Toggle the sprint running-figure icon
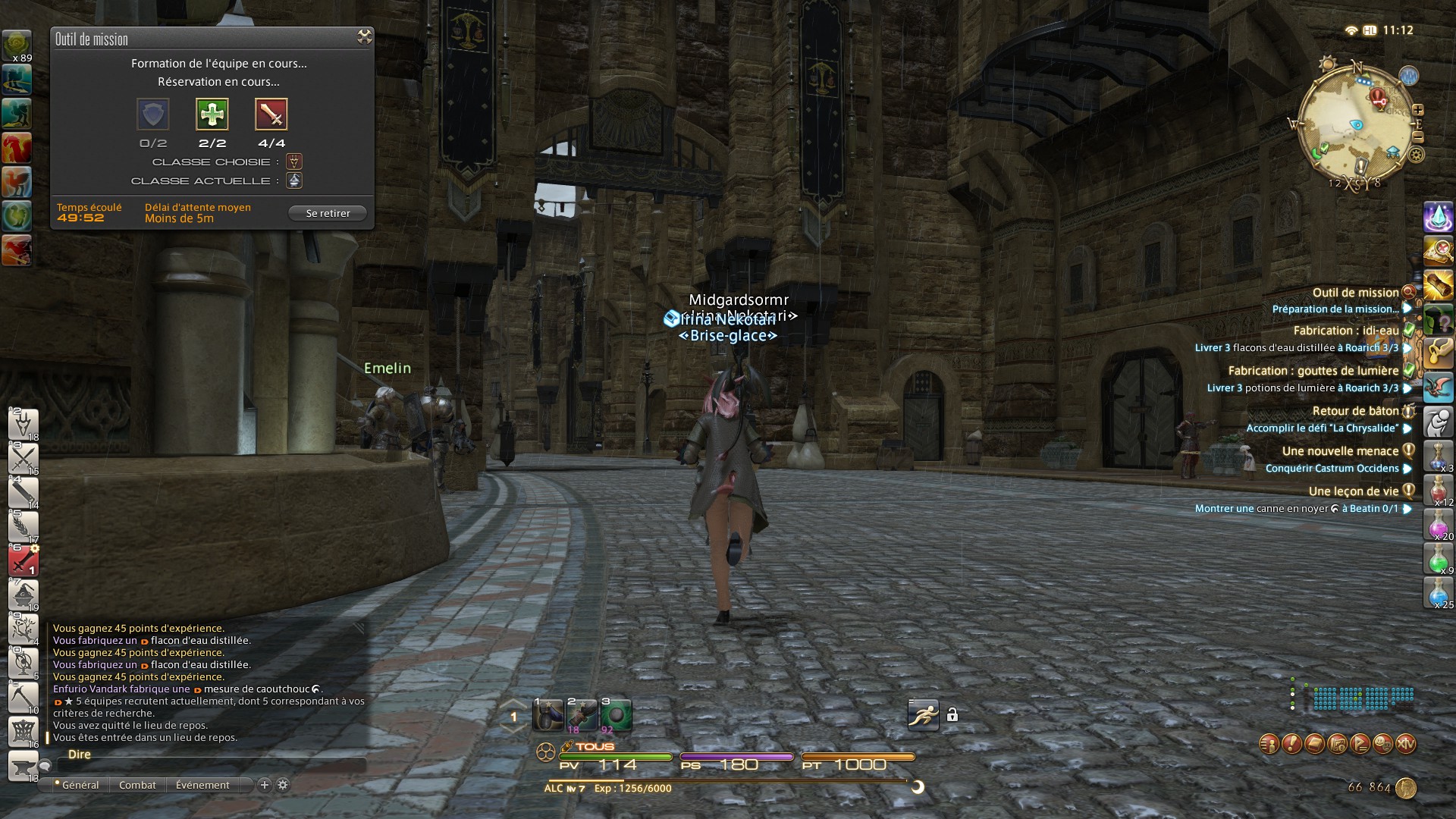 coord(923,715)
